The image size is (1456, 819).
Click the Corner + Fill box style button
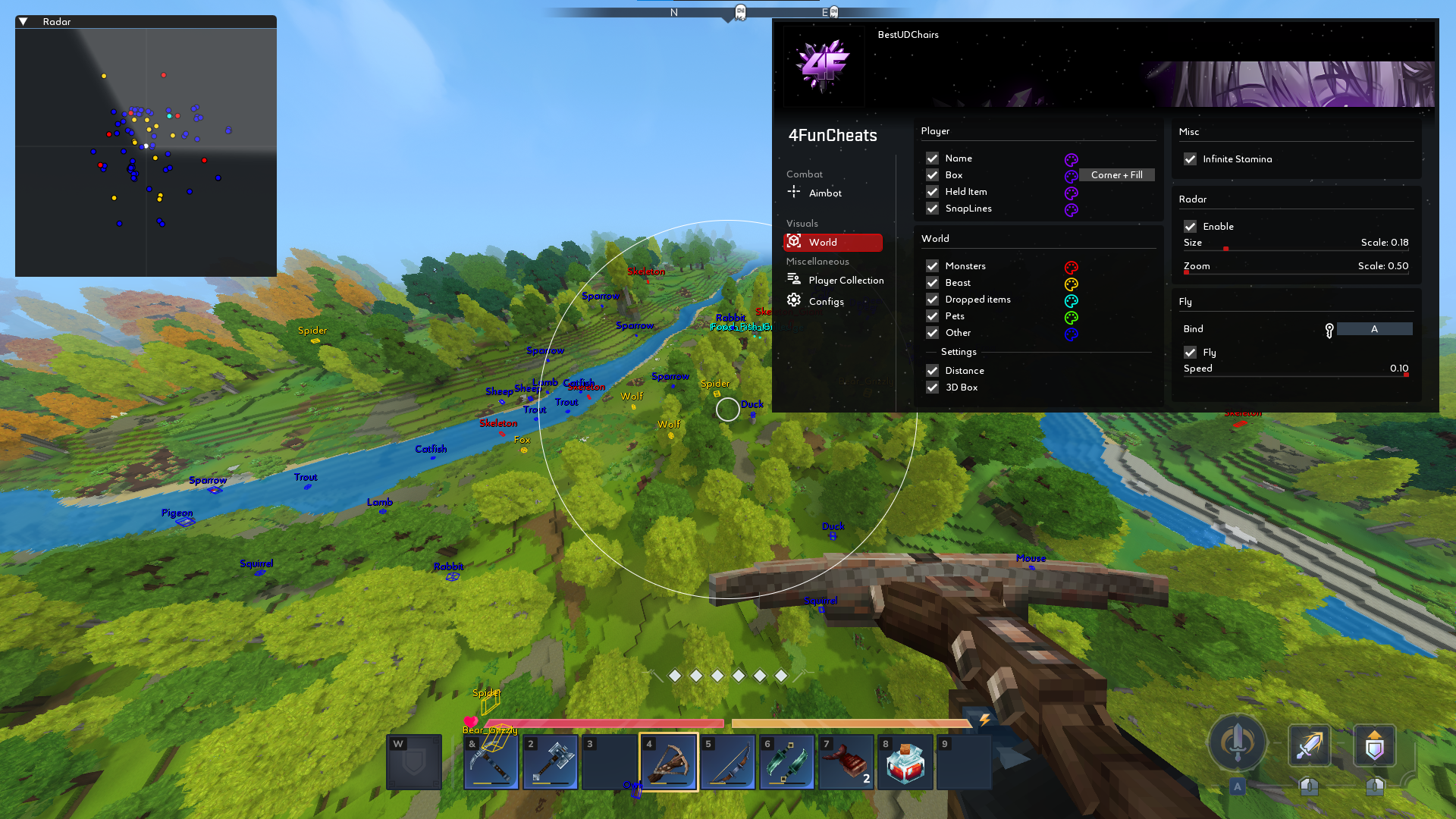1117,175
